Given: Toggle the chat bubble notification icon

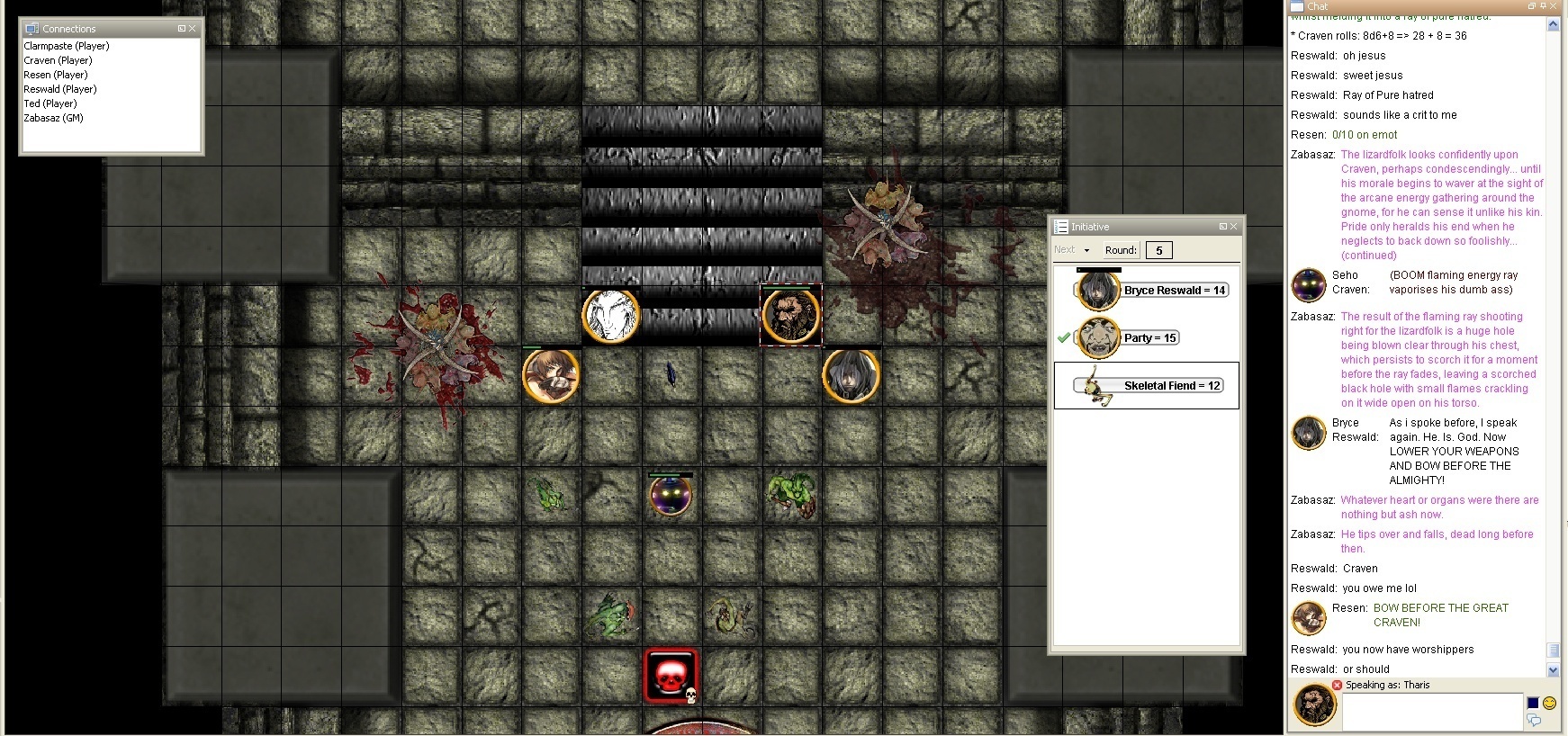Looking at the screenshot, I should tap(1534, 720).
